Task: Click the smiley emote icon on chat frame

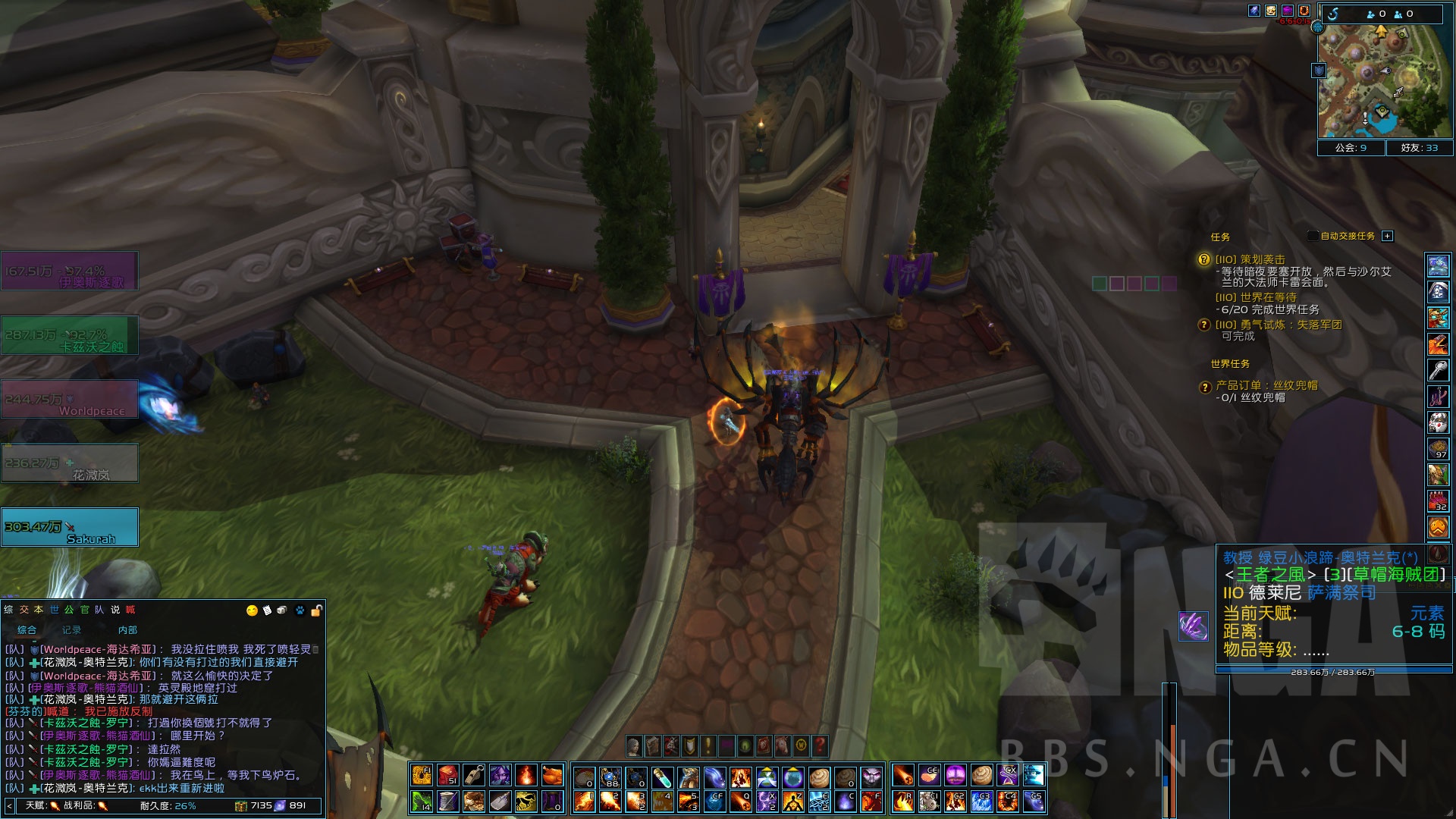Action: (252, 610)
